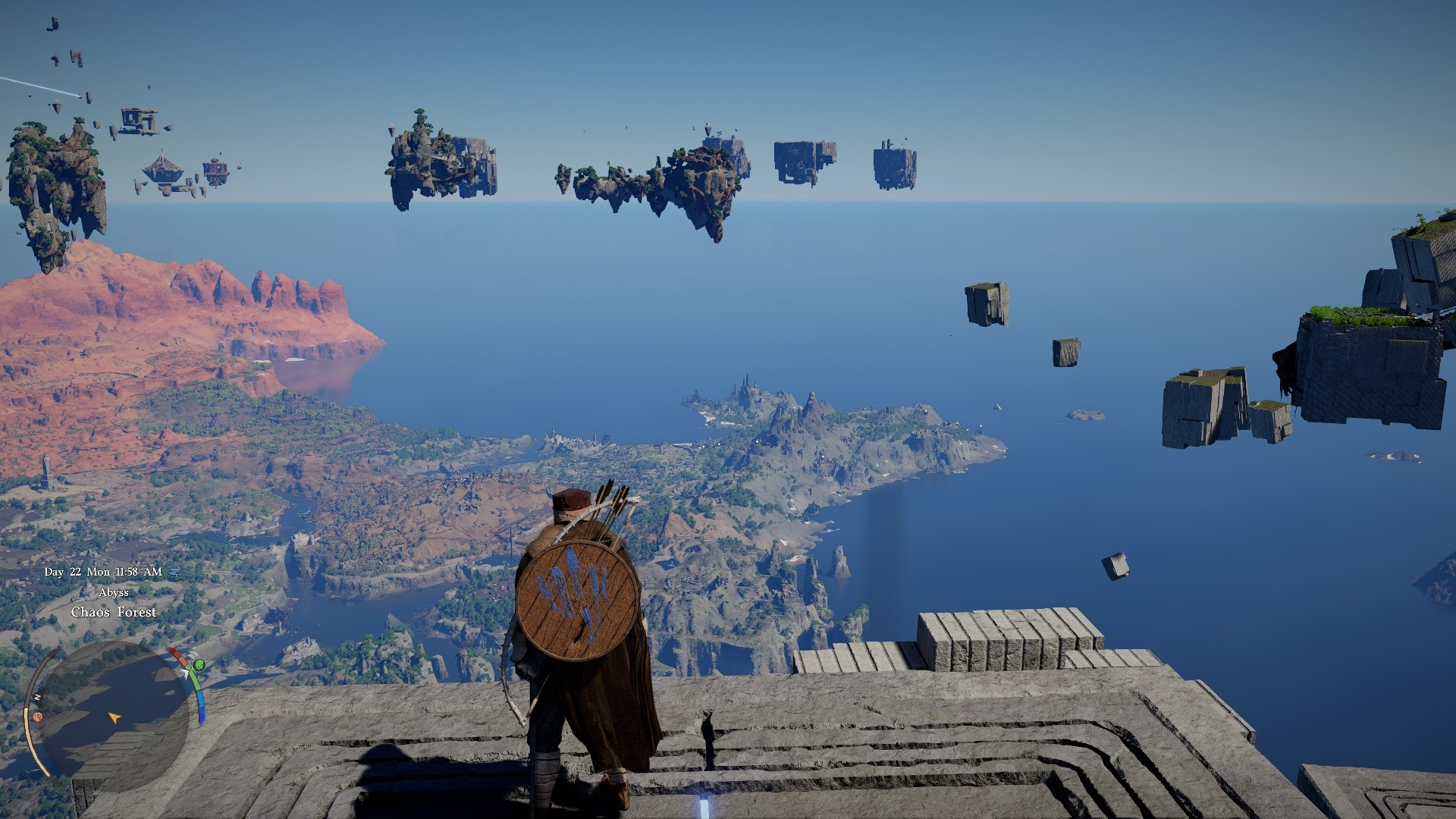Click the orange marker on the minimap edge

36,717
